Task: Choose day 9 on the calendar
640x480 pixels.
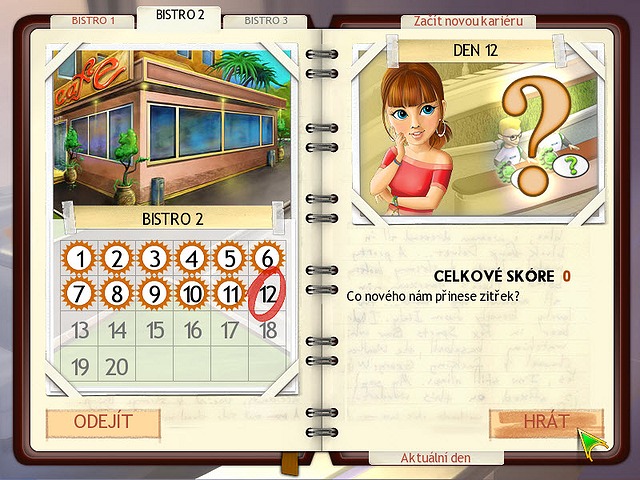Action: [154, 295]
